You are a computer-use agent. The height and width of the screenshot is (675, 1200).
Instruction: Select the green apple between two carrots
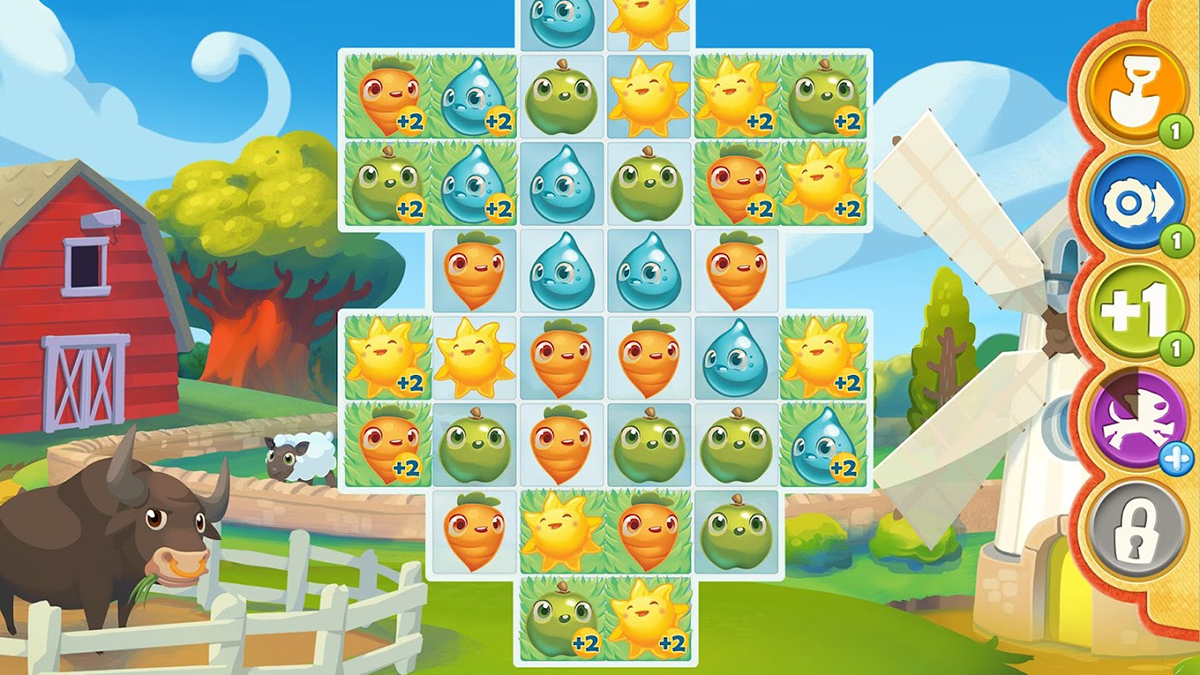(474, 445)
